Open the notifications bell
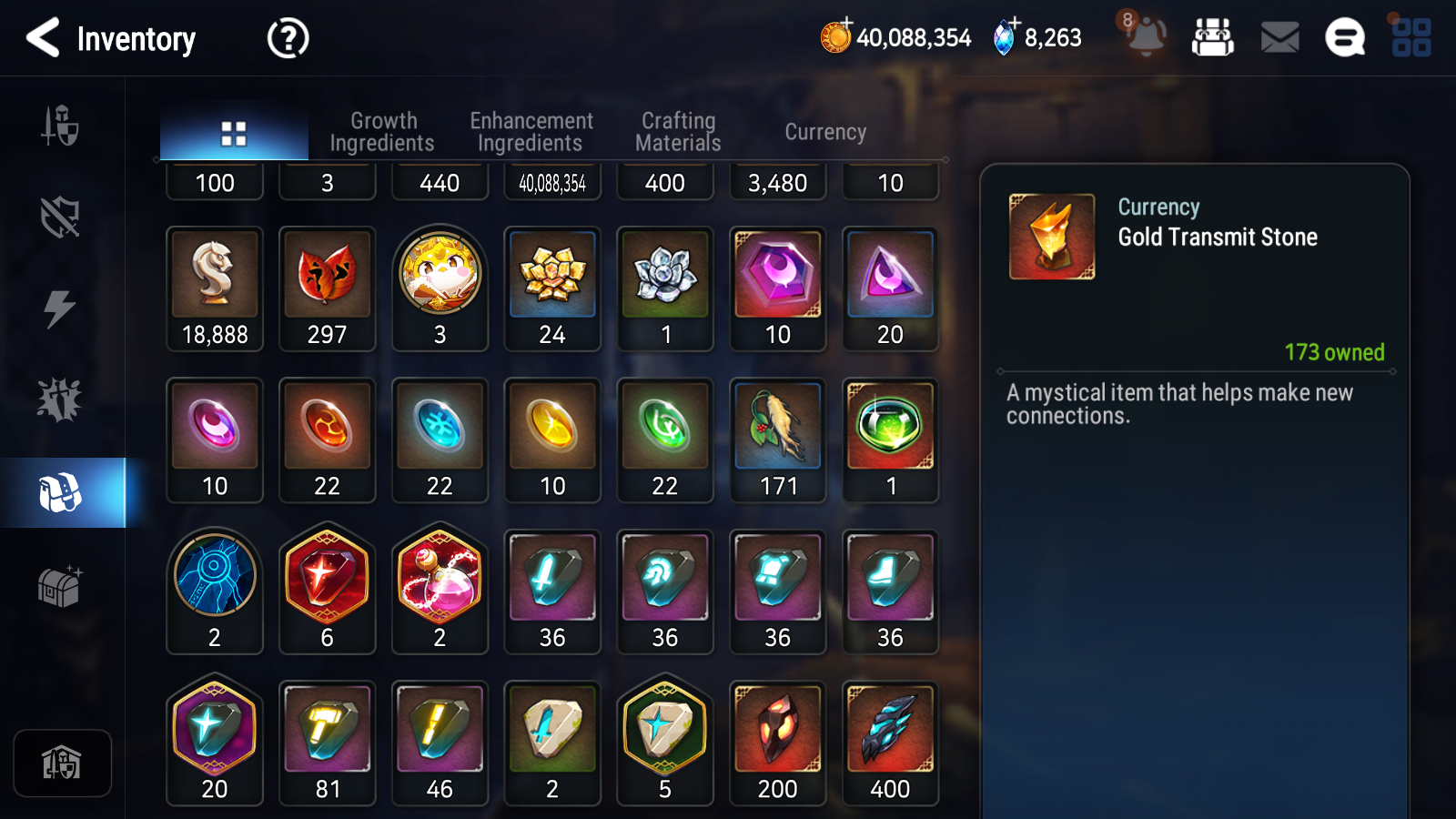1456x819 pixels. [x=1146, y=37]
